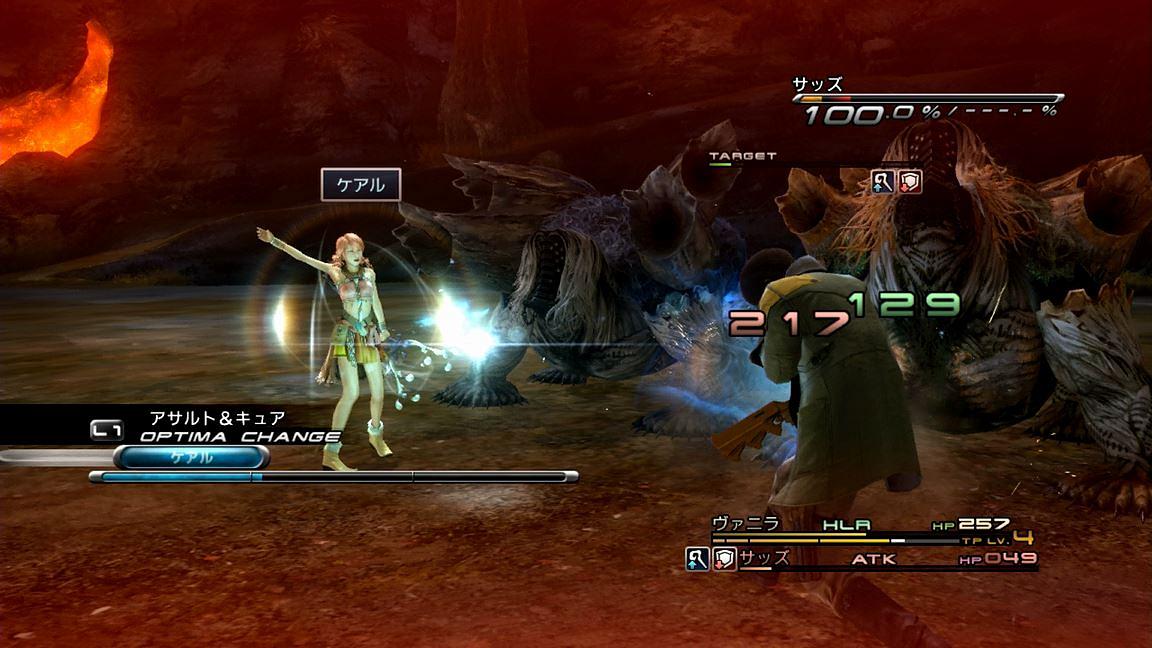This screenshot has height=648, width=1152.
Task: Click the red shield status icon under TARGET
Action: (909, 181)
